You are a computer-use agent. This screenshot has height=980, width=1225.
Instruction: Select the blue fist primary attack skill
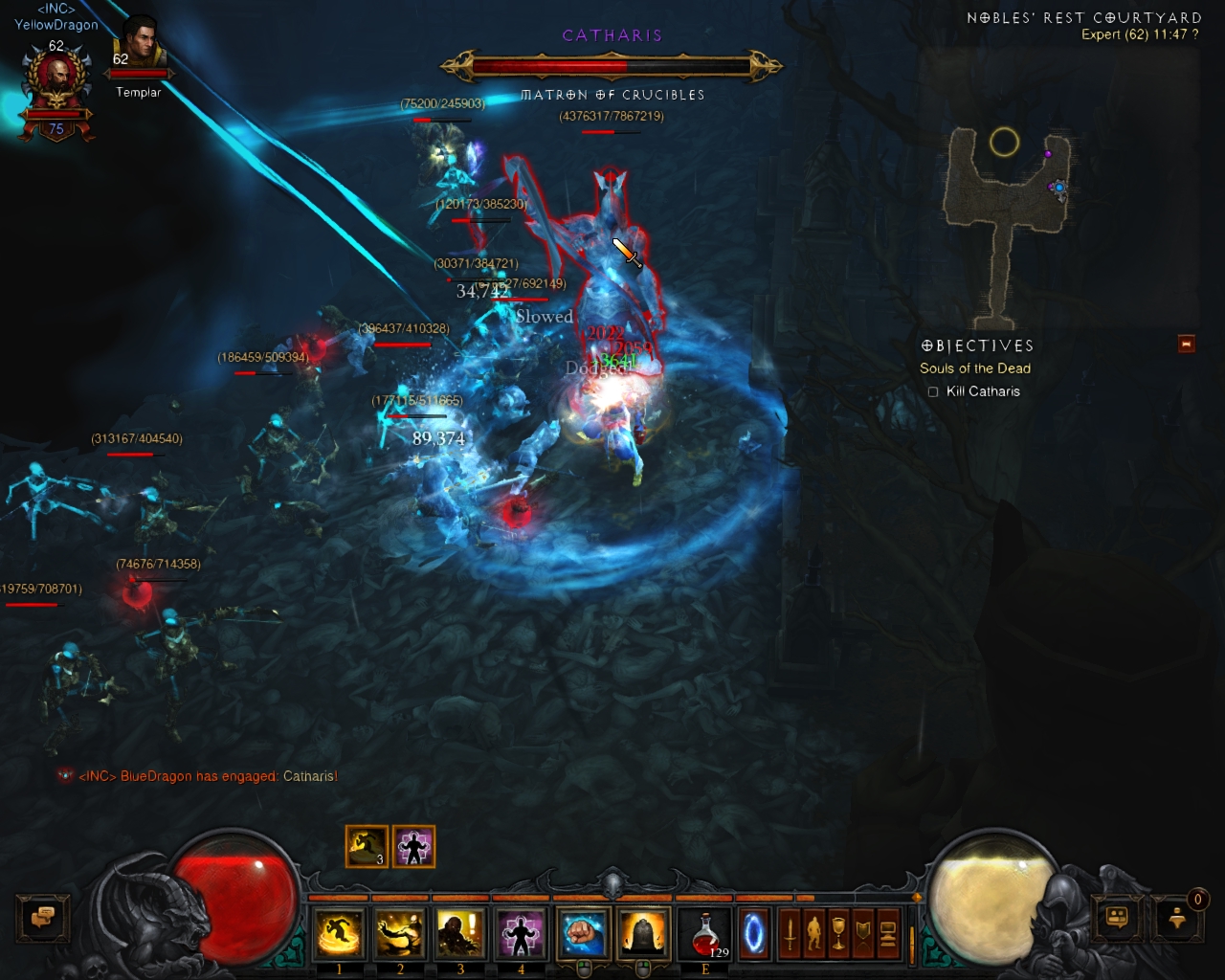pyautogui.click(x=582, y=933)
